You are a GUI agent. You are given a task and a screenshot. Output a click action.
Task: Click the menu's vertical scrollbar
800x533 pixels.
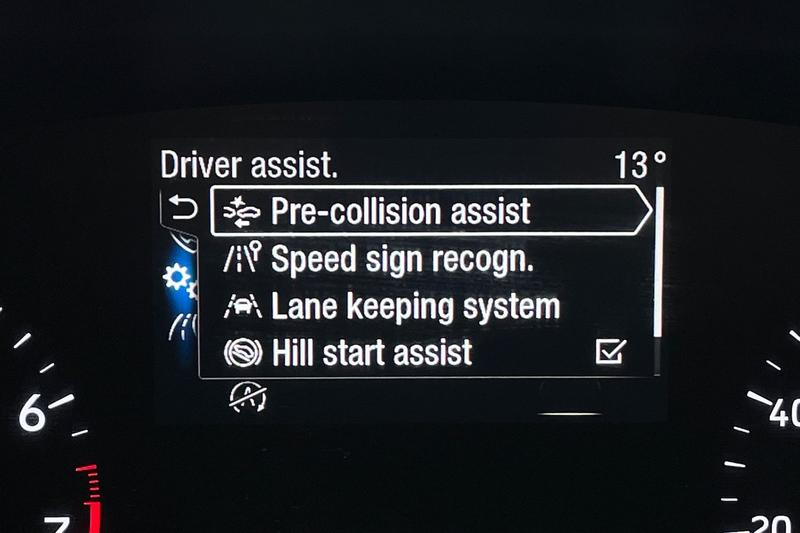coord(657,262)
